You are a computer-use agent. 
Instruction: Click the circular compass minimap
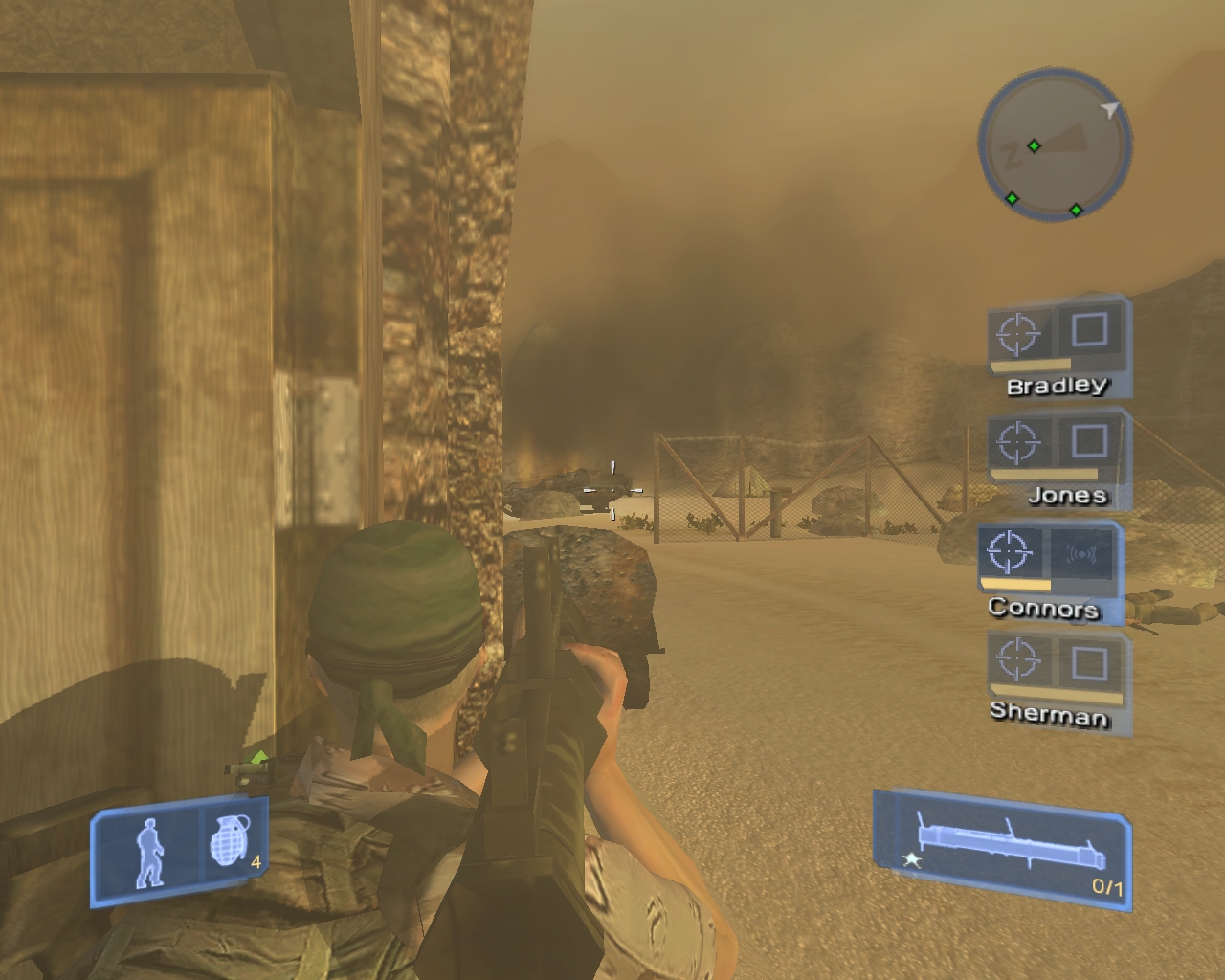point(1055,149)
